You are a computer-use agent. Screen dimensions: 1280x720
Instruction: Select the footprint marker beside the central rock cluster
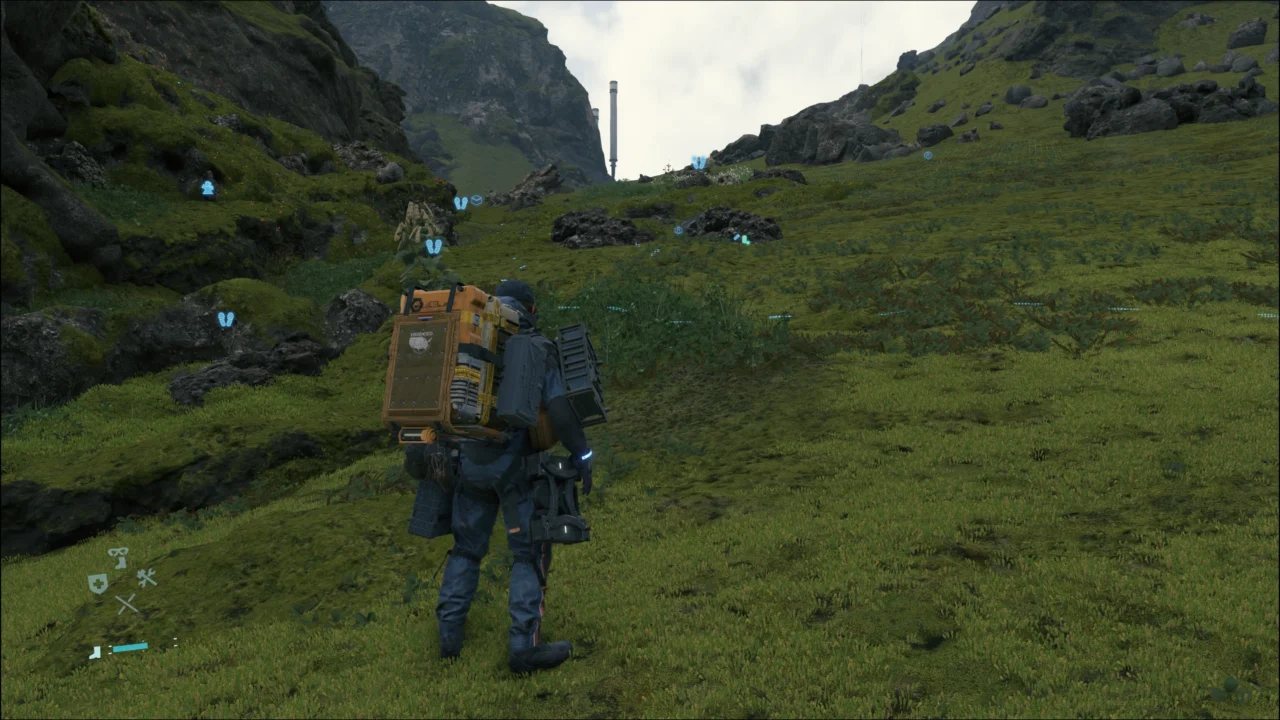460,202
